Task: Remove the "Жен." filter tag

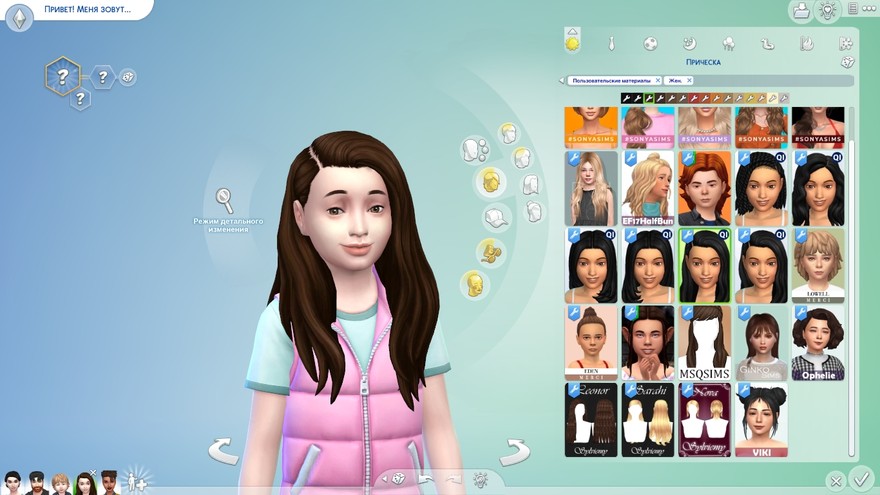Action: (689, 80)
